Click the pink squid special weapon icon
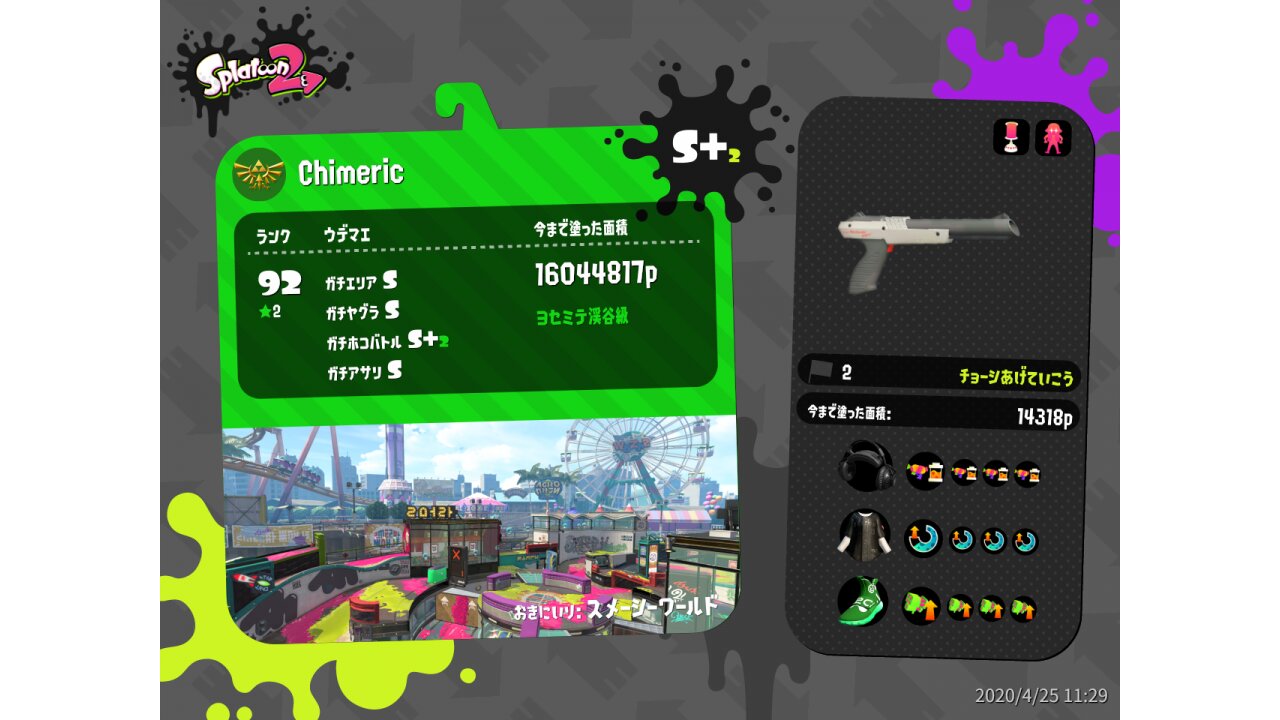Screen dimensions: 1280x720 (x=1053, y=137)
